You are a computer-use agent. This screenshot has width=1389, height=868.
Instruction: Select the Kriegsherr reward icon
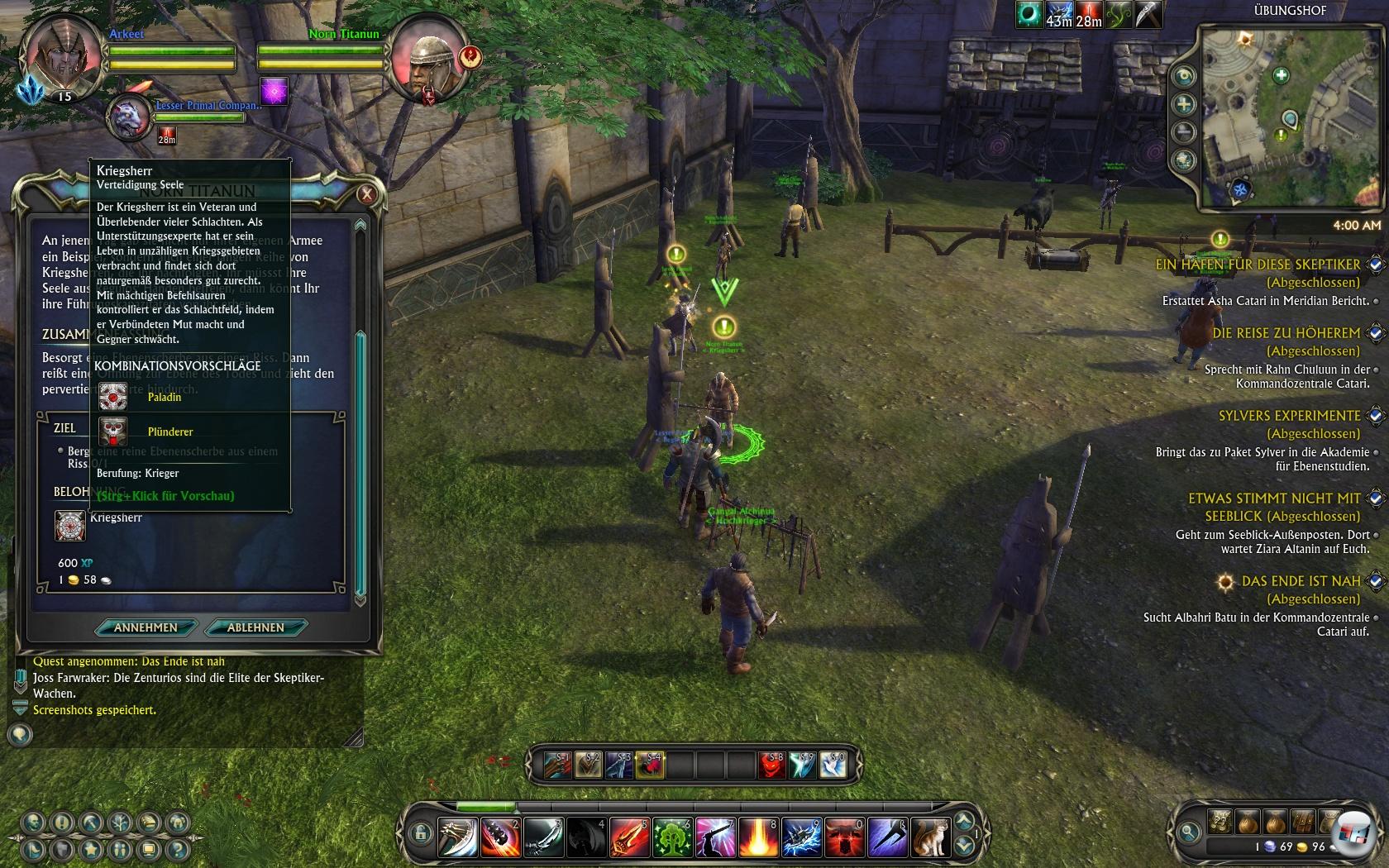[x=70, y=527]
